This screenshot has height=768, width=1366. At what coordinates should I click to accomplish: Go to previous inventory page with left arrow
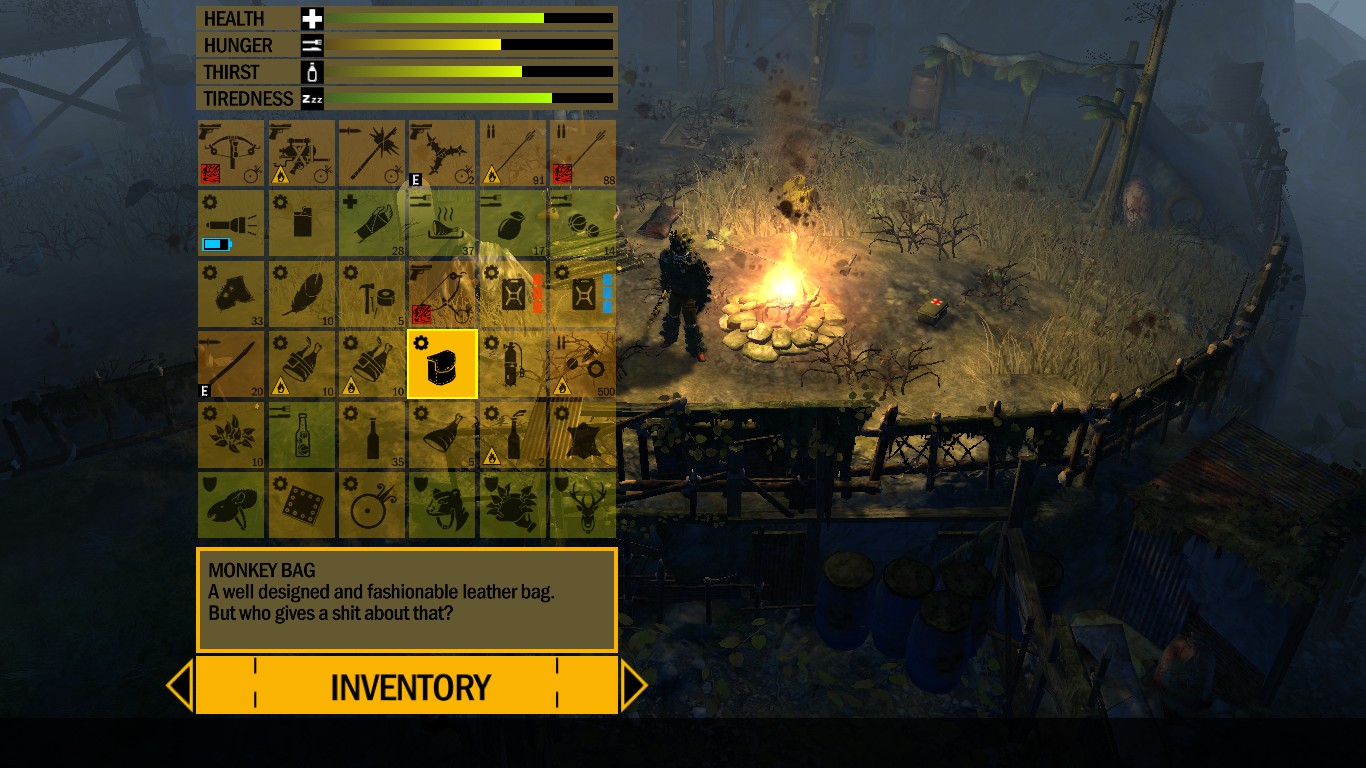(x=180, y=685)
